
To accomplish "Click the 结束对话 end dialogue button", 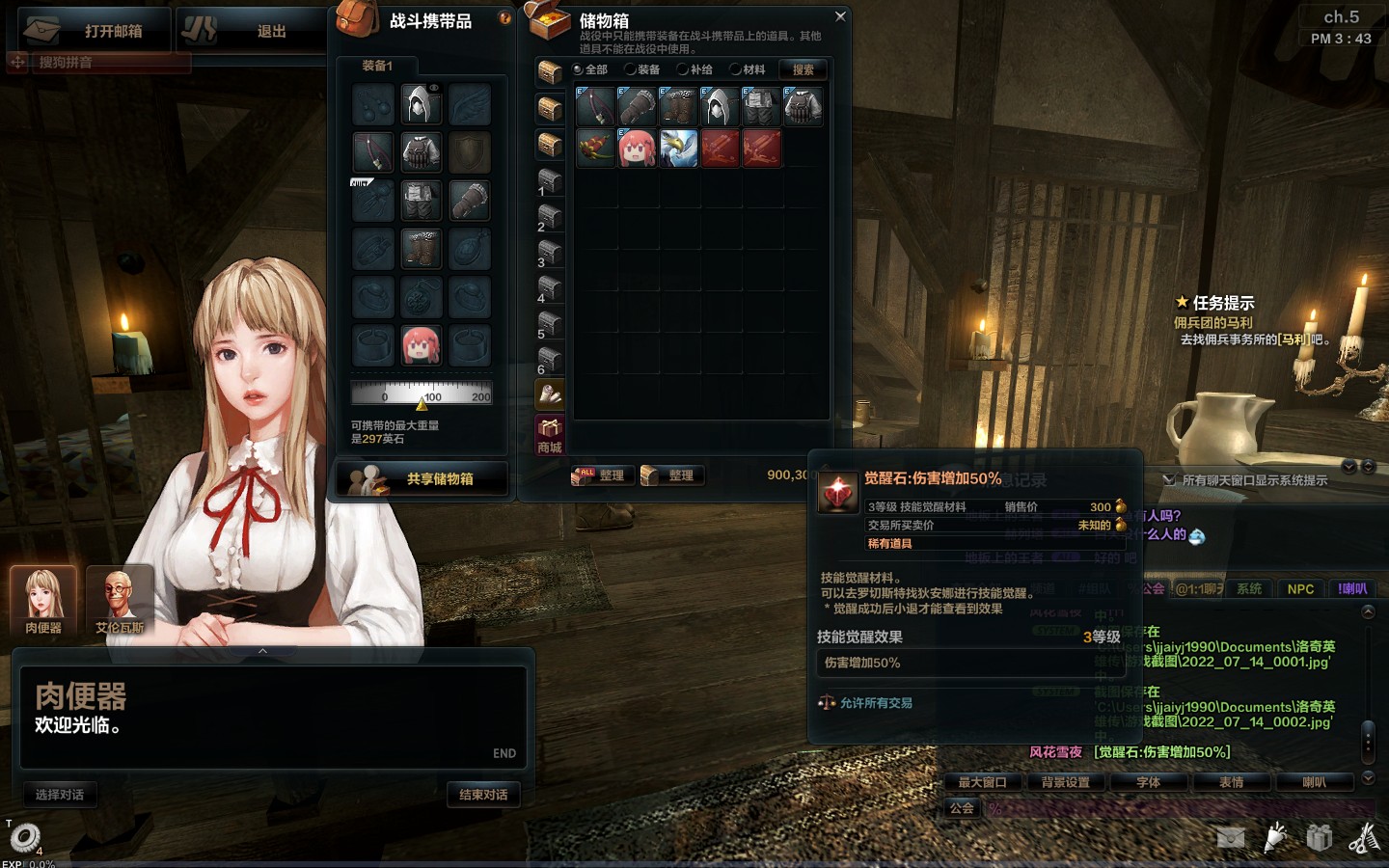I will [x=483, y=795].
